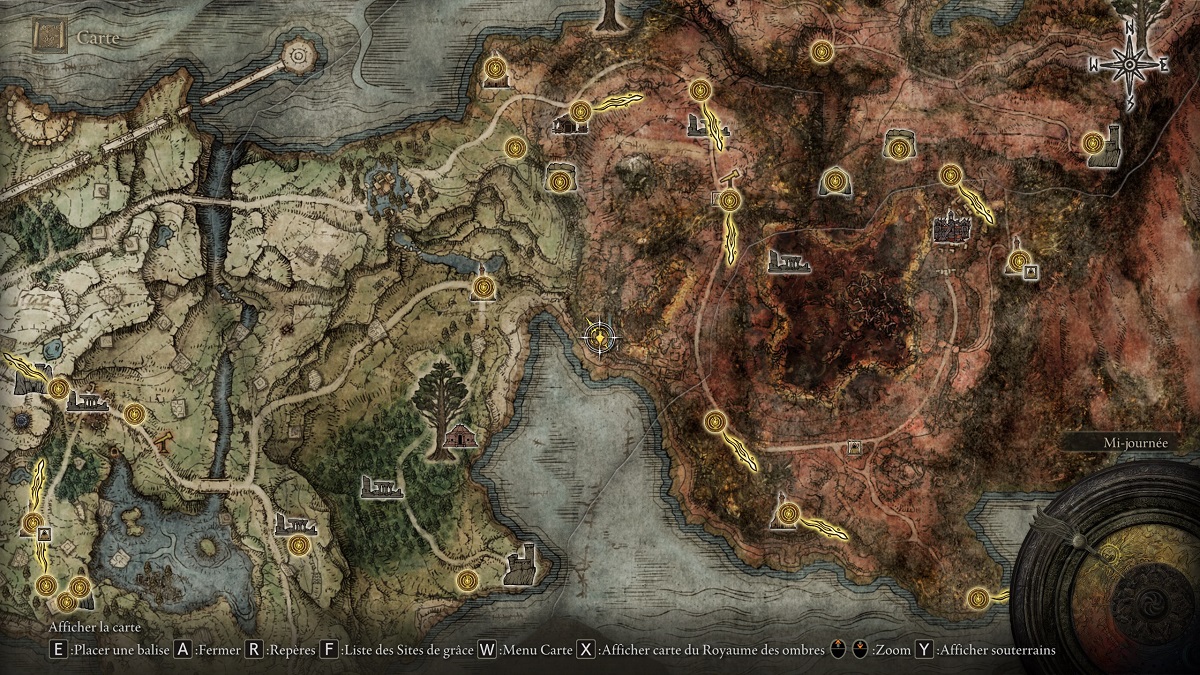Choose the grace below the Waypoint Ruins icon
The image size is (1200, 675).
click(300, 546)
